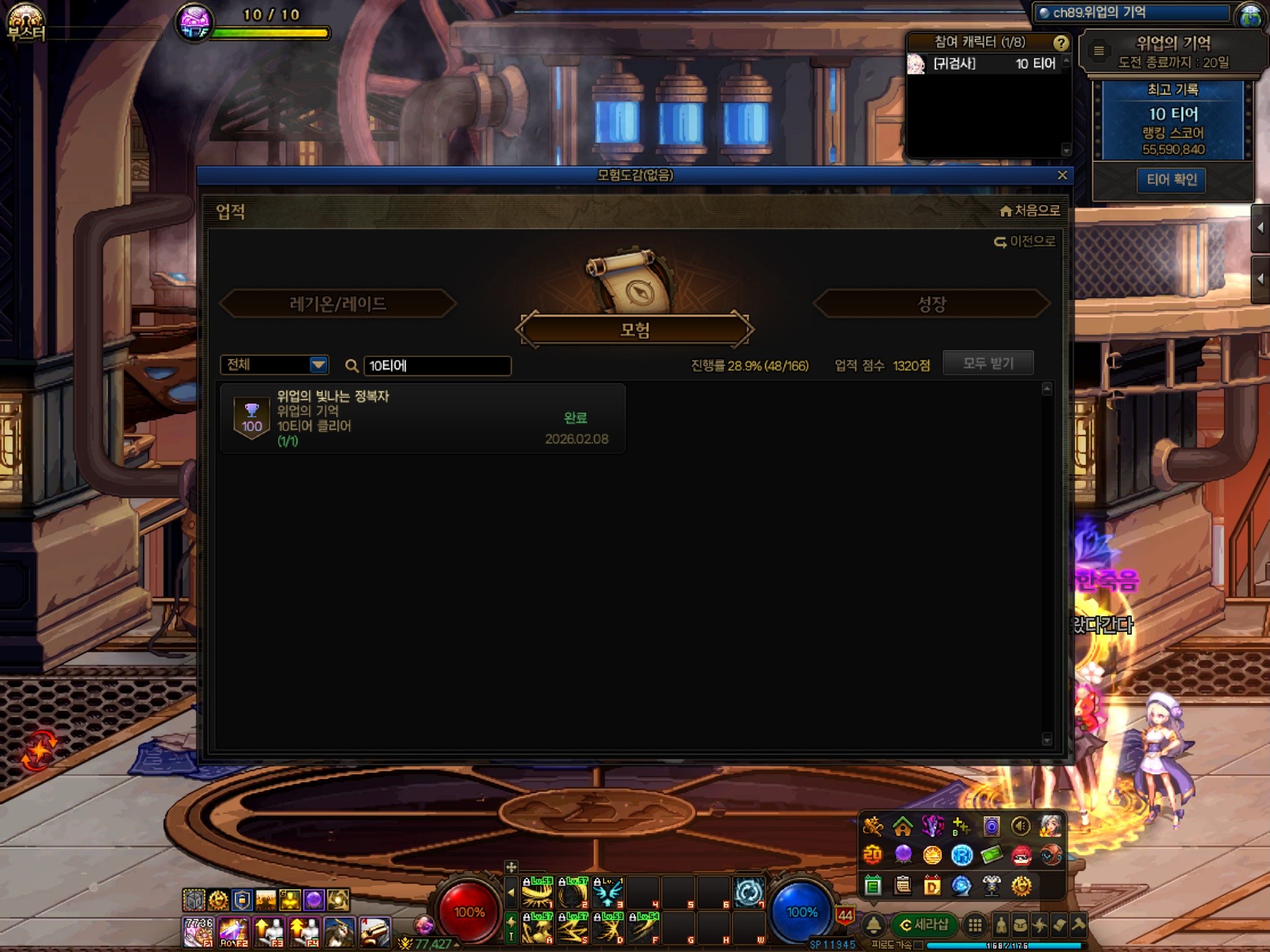The height and width of the screenshot is (952, 1270).
Task: Claim all rewards with 모두 받기
Action: [988, 363]
